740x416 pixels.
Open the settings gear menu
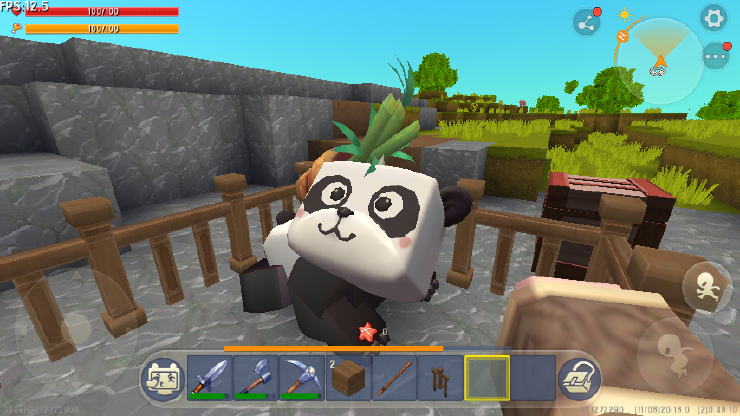[713, 17]
